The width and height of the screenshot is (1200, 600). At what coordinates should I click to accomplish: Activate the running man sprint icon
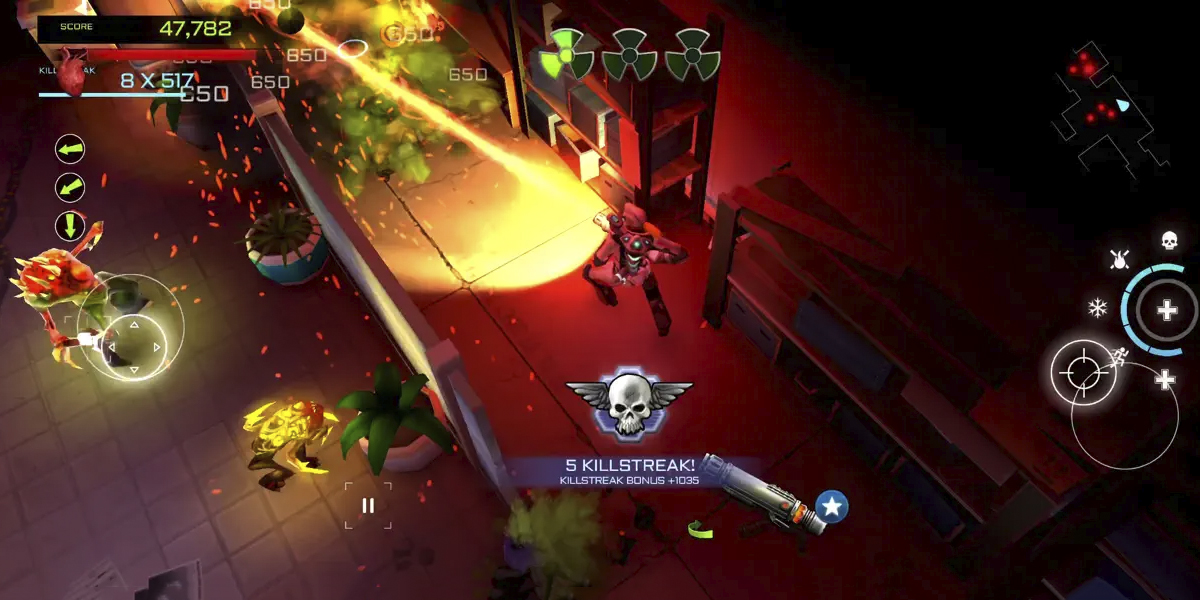pos(1121,354)
